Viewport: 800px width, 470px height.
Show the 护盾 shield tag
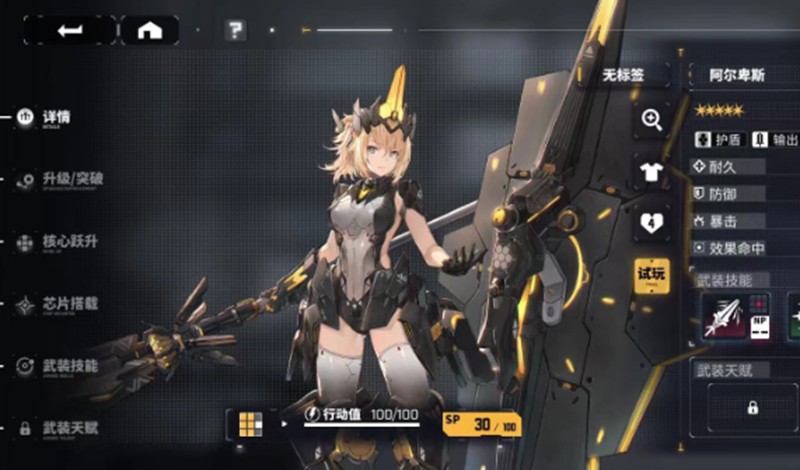717,140
